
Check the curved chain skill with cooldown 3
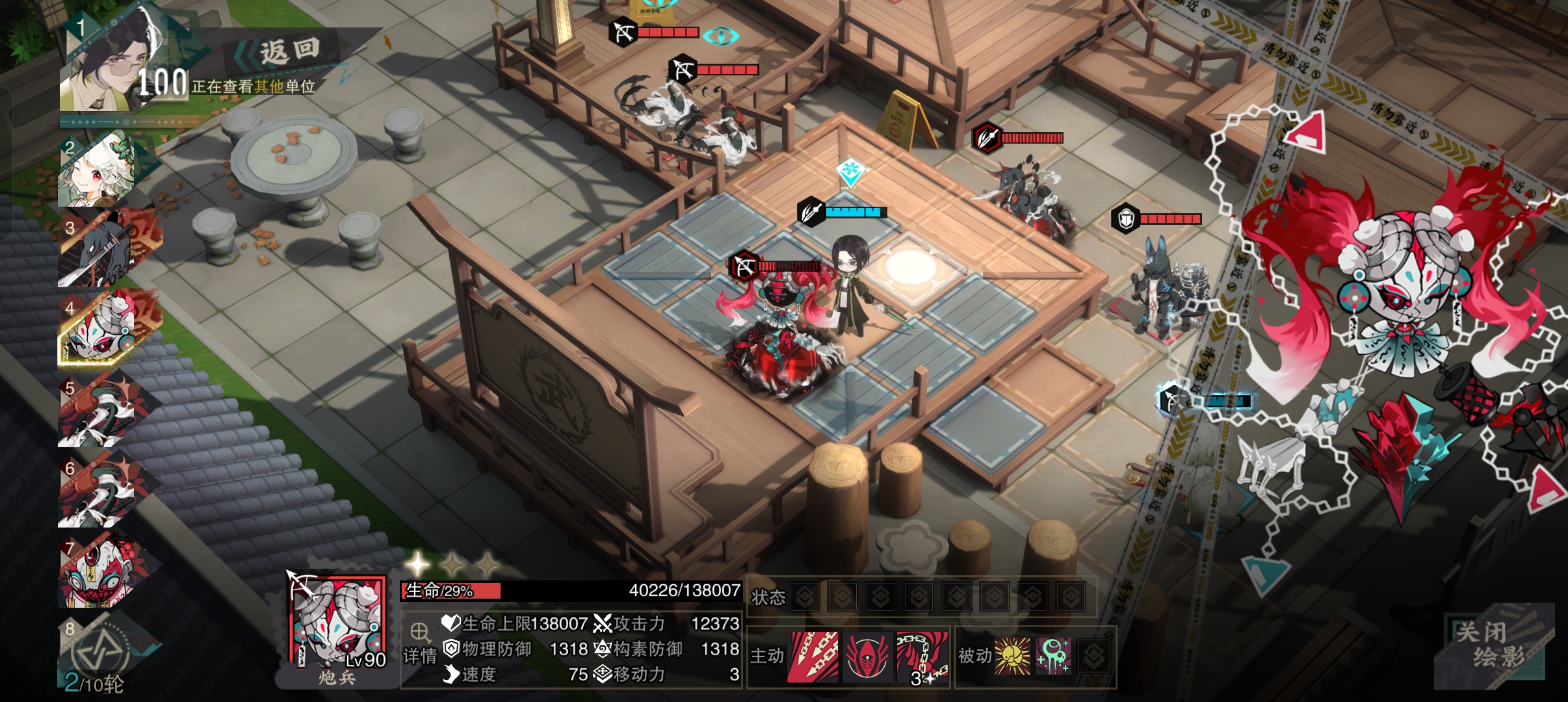click(922, 656)
